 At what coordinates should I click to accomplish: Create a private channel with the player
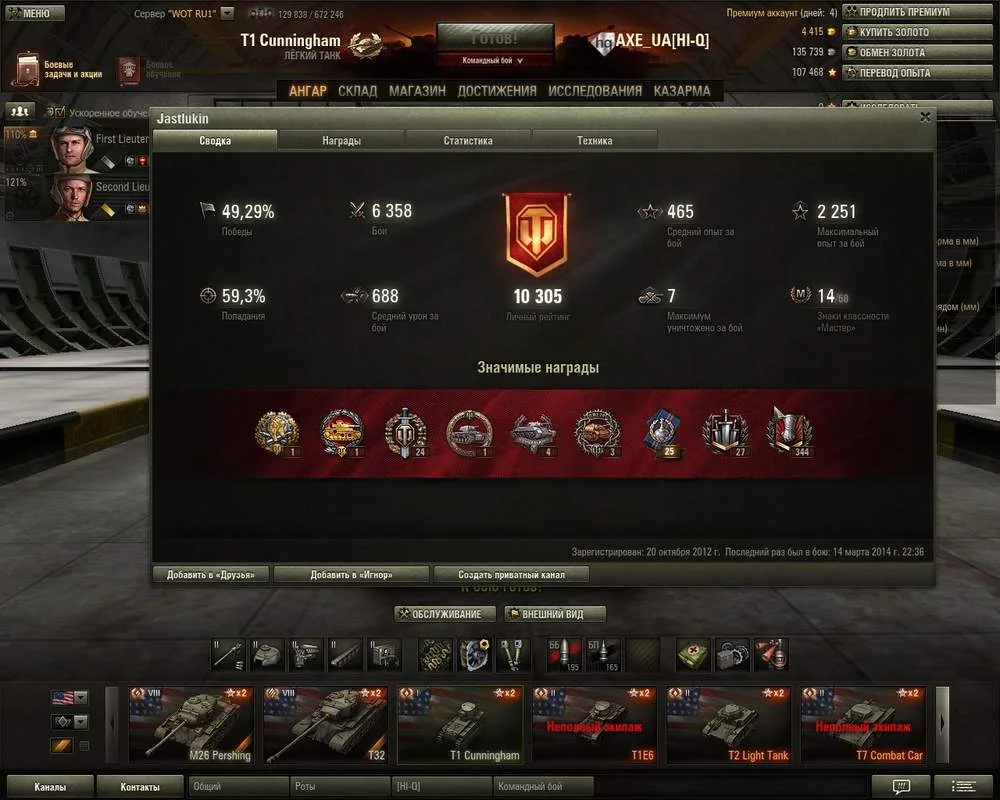(x=511, y=574)
